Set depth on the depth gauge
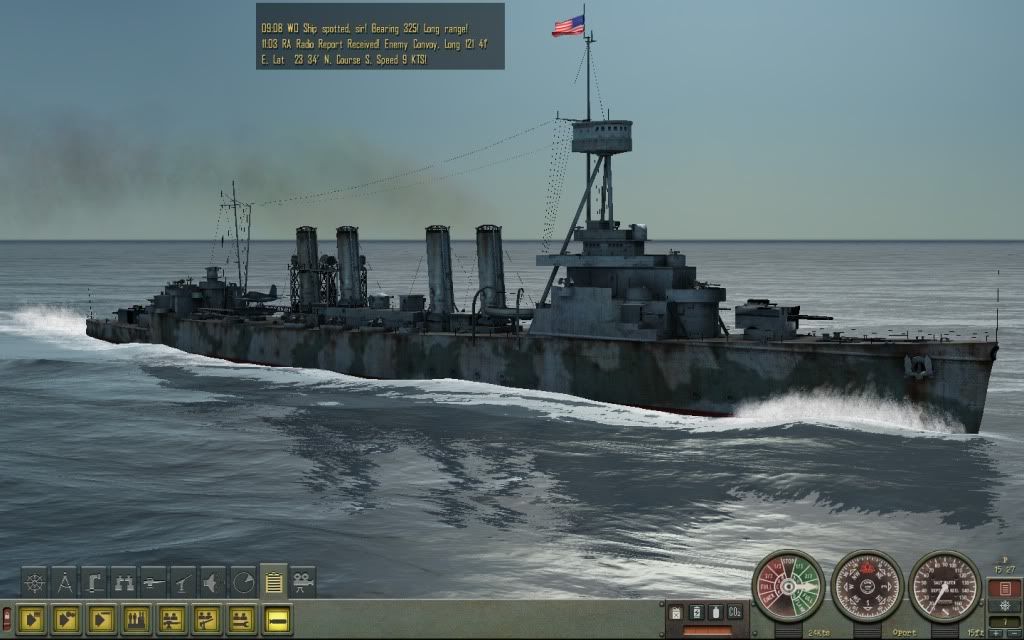1024x640 pixels. click(x=945, y=585)
